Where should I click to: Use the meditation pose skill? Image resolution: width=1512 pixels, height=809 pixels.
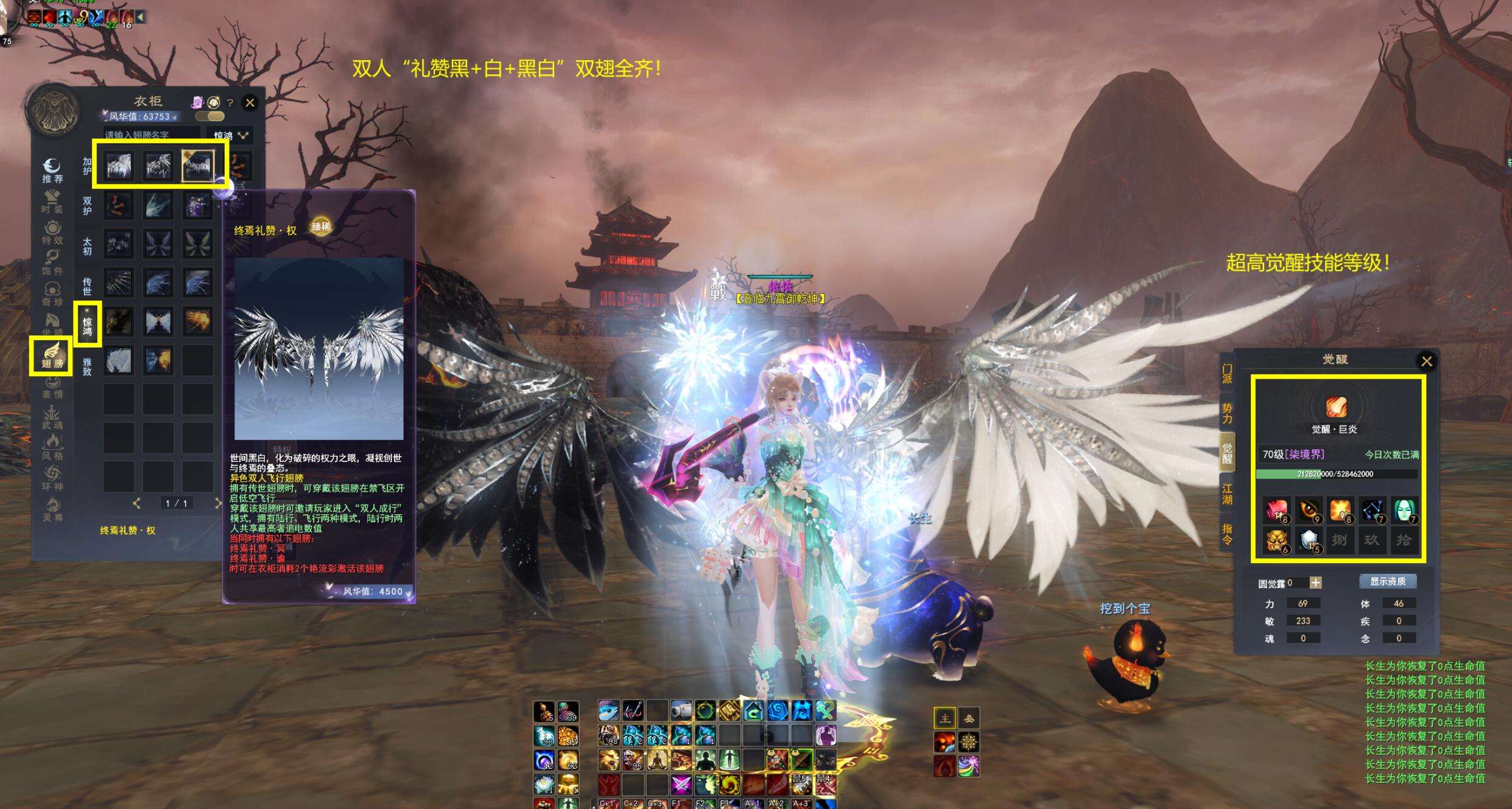tap(656, 760)
